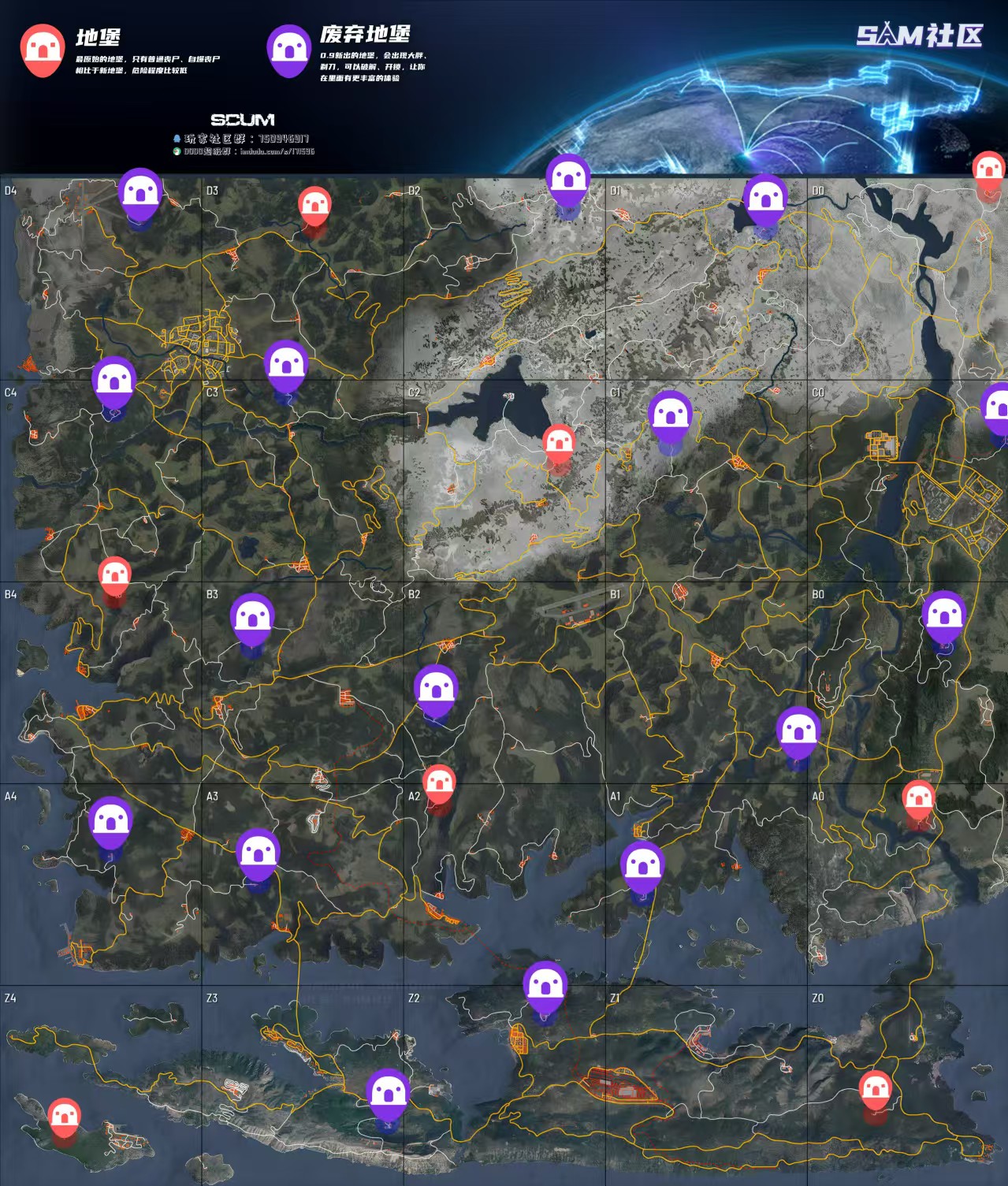Viewport: 1008px width, 1186px height.
Task: Click the purple abandoned bunker in sector Z2
Action: (545, 986)
